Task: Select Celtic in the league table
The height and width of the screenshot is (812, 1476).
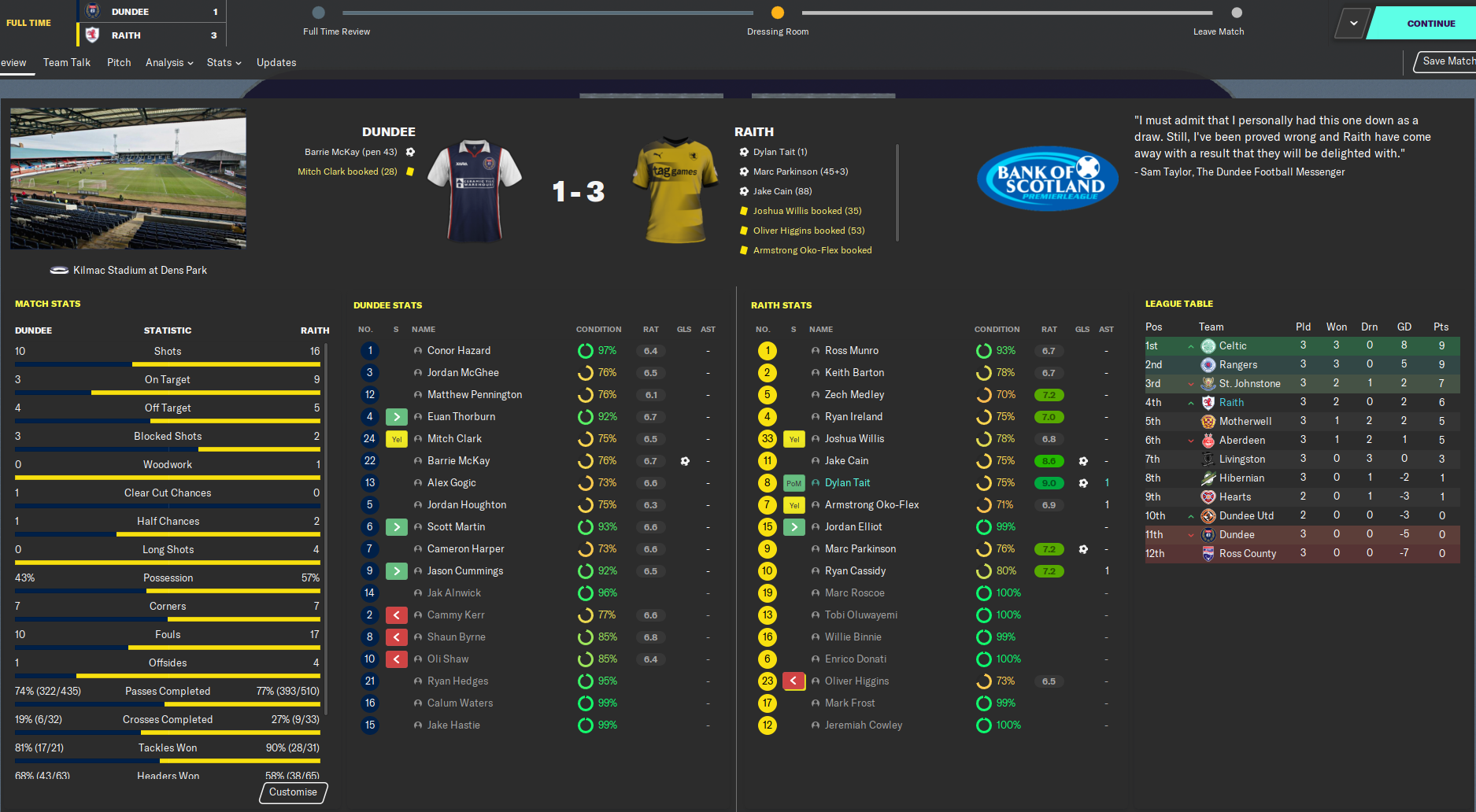Action: click(1232, 346)
